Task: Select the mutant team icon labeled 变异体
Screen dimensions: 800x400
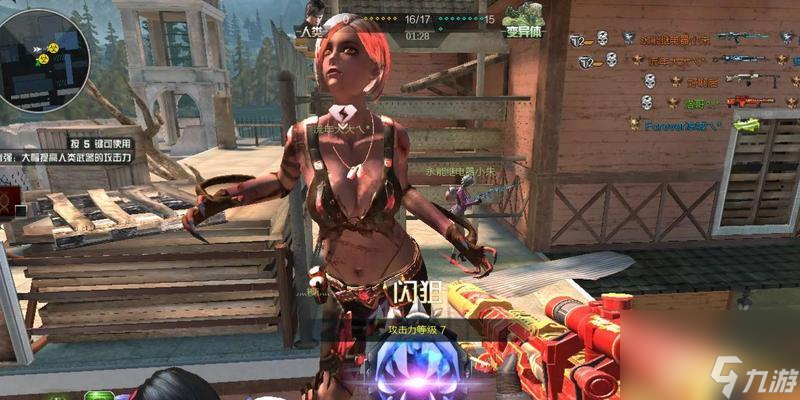Action: click(522, 18)
